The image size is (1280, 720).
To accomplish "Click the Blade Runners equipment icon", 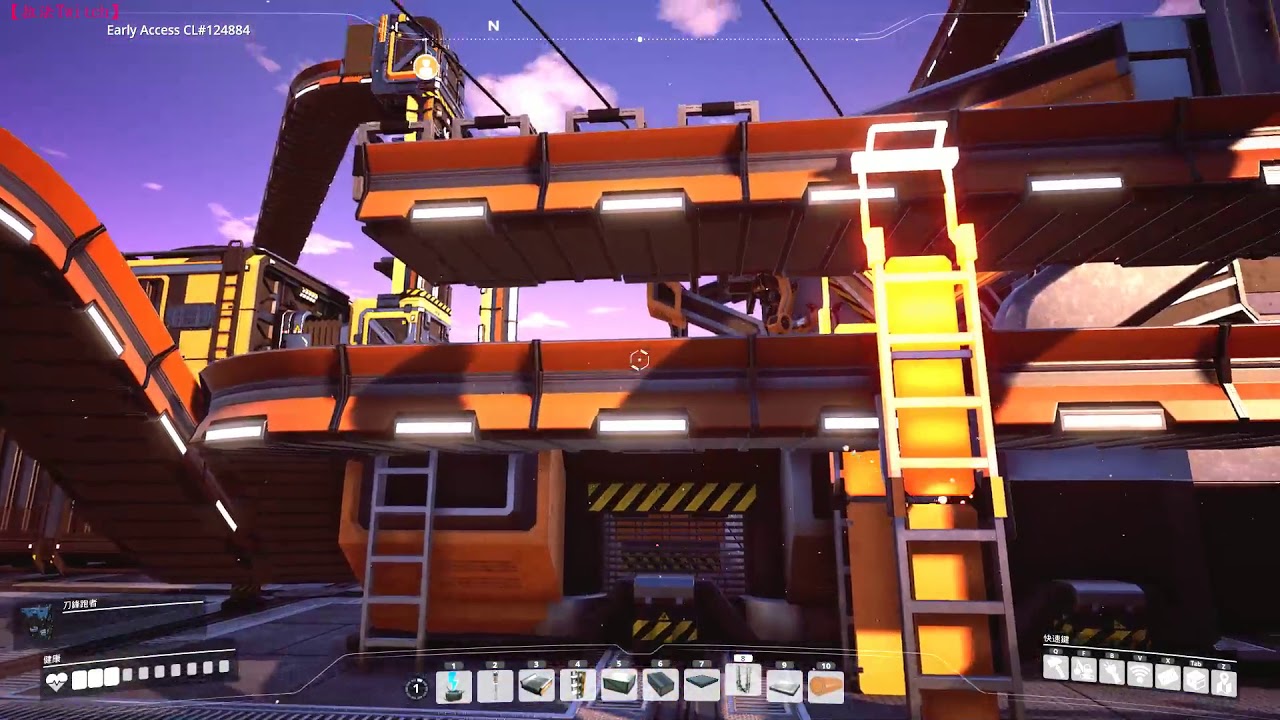I will 40,622.
